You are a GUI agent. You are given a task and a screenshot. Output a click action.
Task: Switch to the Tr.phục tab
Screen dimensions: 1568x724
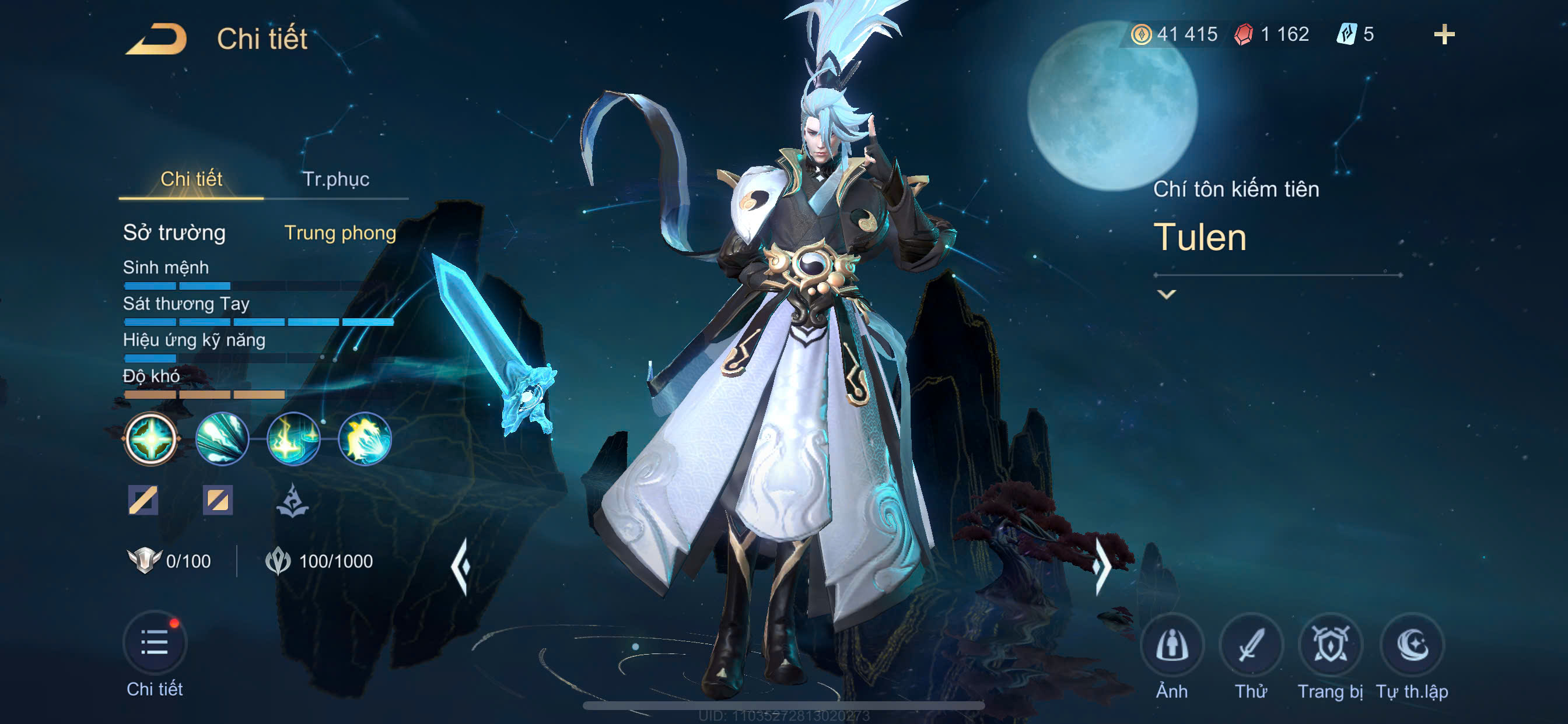pyautogui.click(x=336, y=180)
